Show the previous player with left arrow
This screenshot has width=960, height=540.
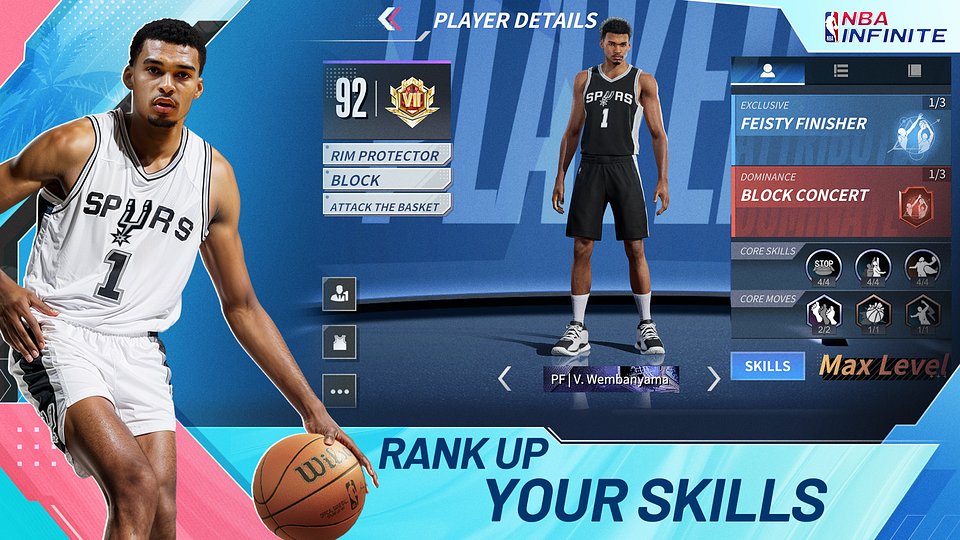[x=505, y=379]
